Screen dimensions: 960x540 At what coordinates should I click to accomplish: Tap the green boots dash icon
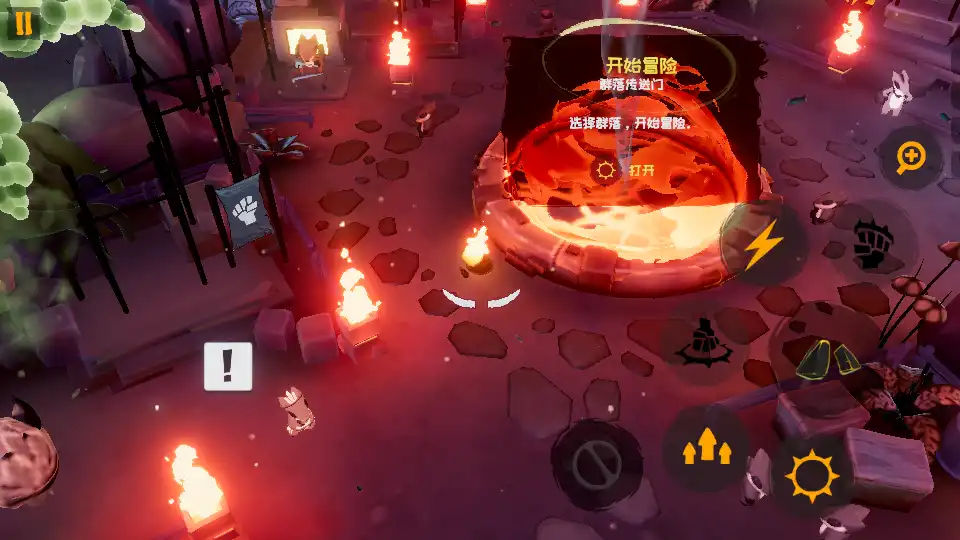826,357
